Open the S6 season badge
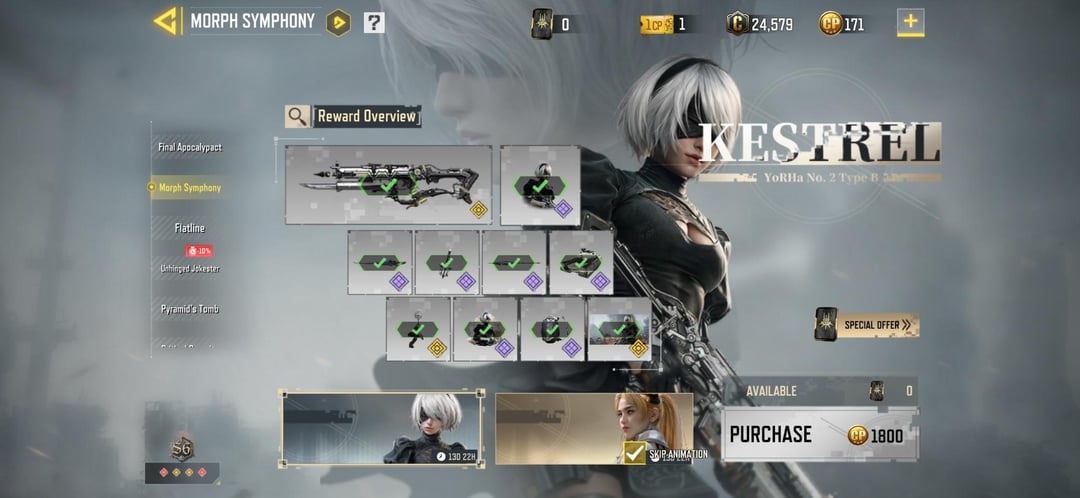Screen dimensions: 1080x498 click(182, 450)
